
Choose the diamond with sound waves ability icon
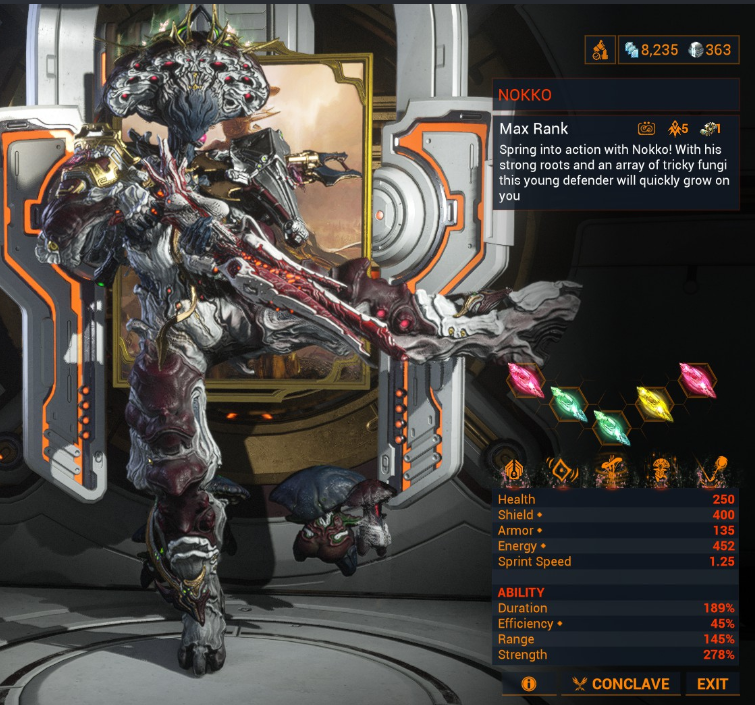pyautogui.click(x=563, y=469)
